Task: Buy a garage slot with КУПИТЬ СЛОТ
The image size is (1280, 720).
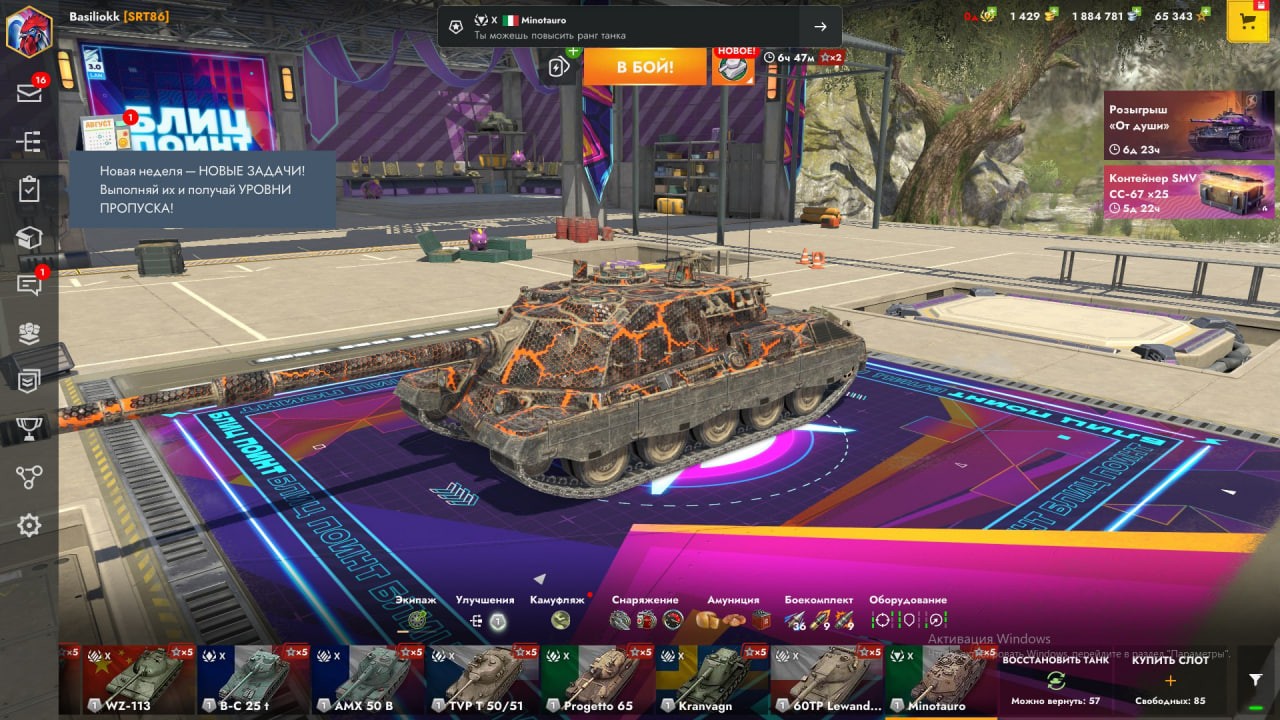Action: (x=1170, y=679)
